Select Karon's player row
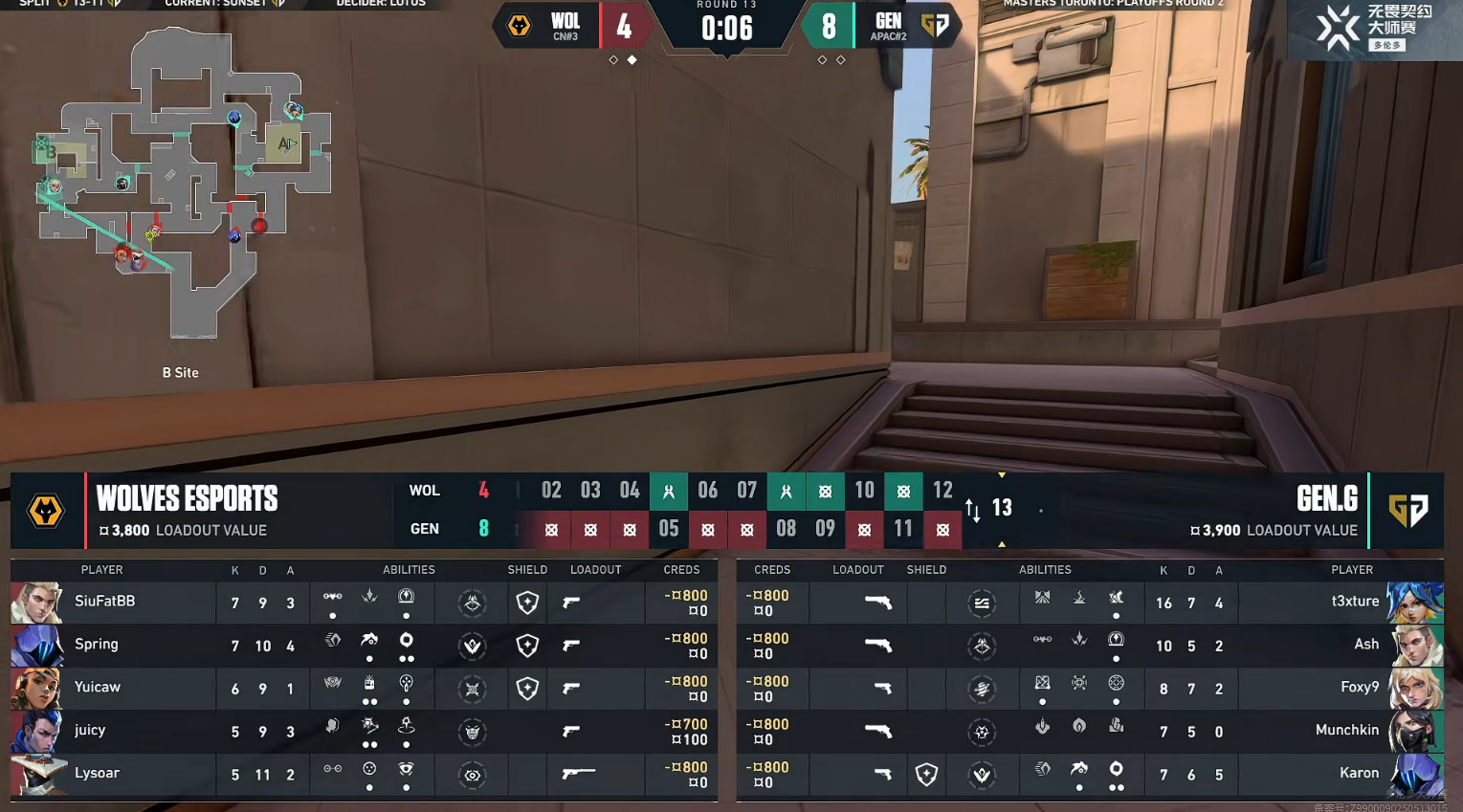 click(x=1359, y=774)
